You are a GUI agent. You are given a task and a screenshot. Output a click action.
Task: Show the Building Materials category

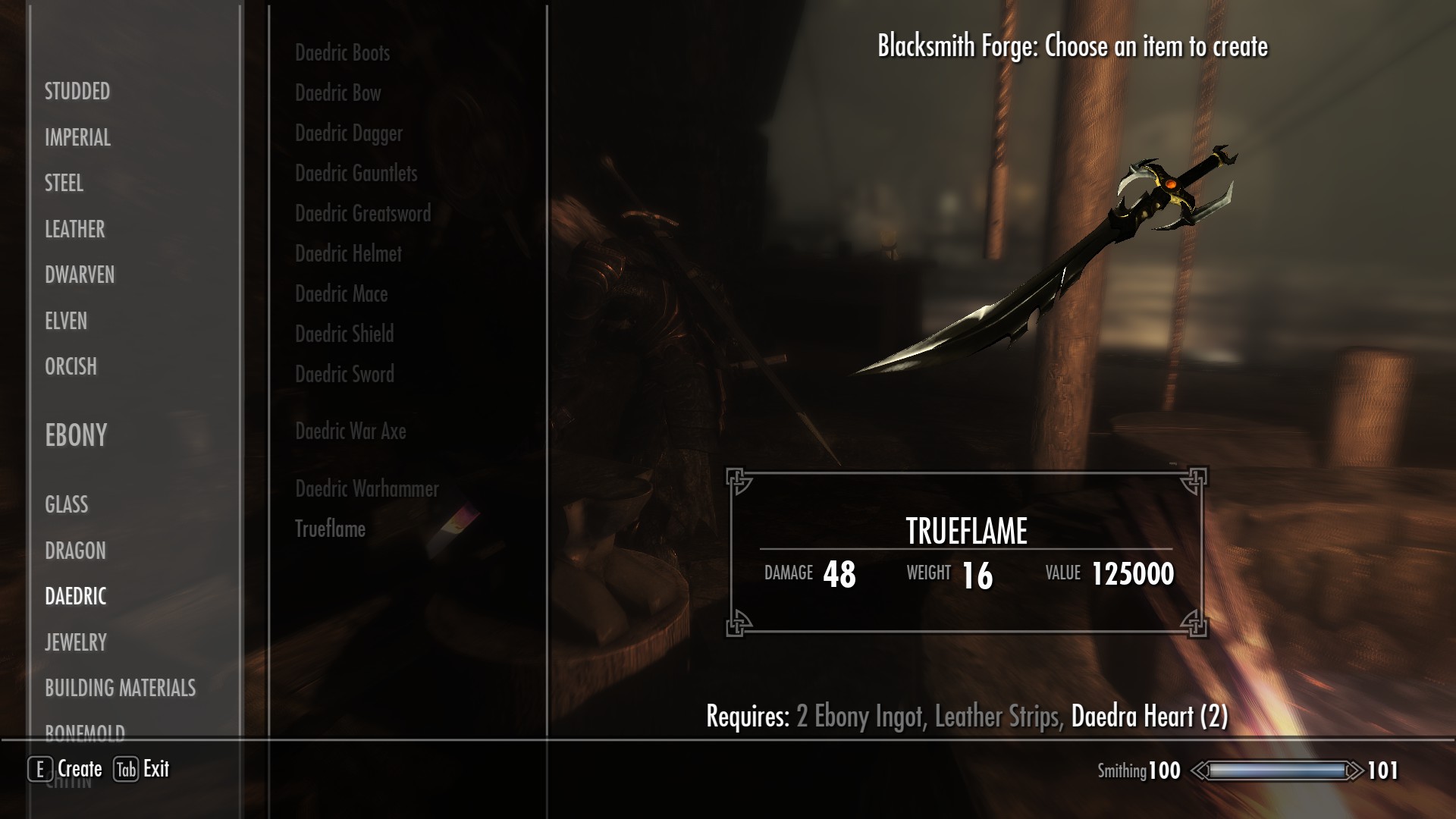120,688
